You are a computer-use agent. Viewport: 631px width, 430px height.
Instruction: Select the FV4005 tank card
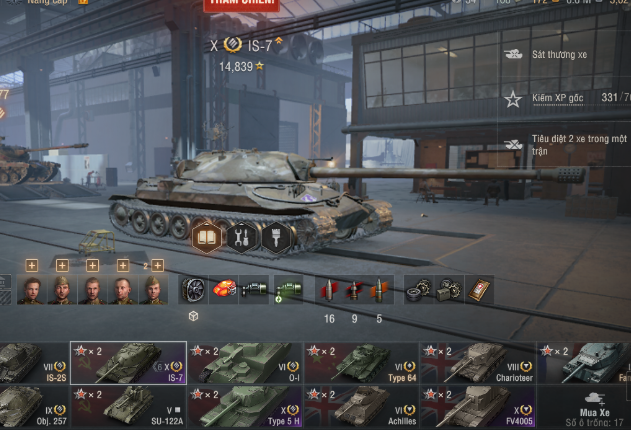pyautogui.click(x=478, y=407)
